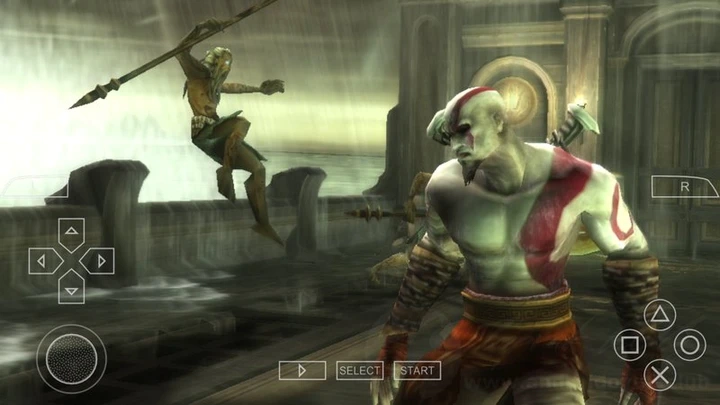Tap the R shoulder button
Viewport: 720px width, 405px height.
point(685,187)
